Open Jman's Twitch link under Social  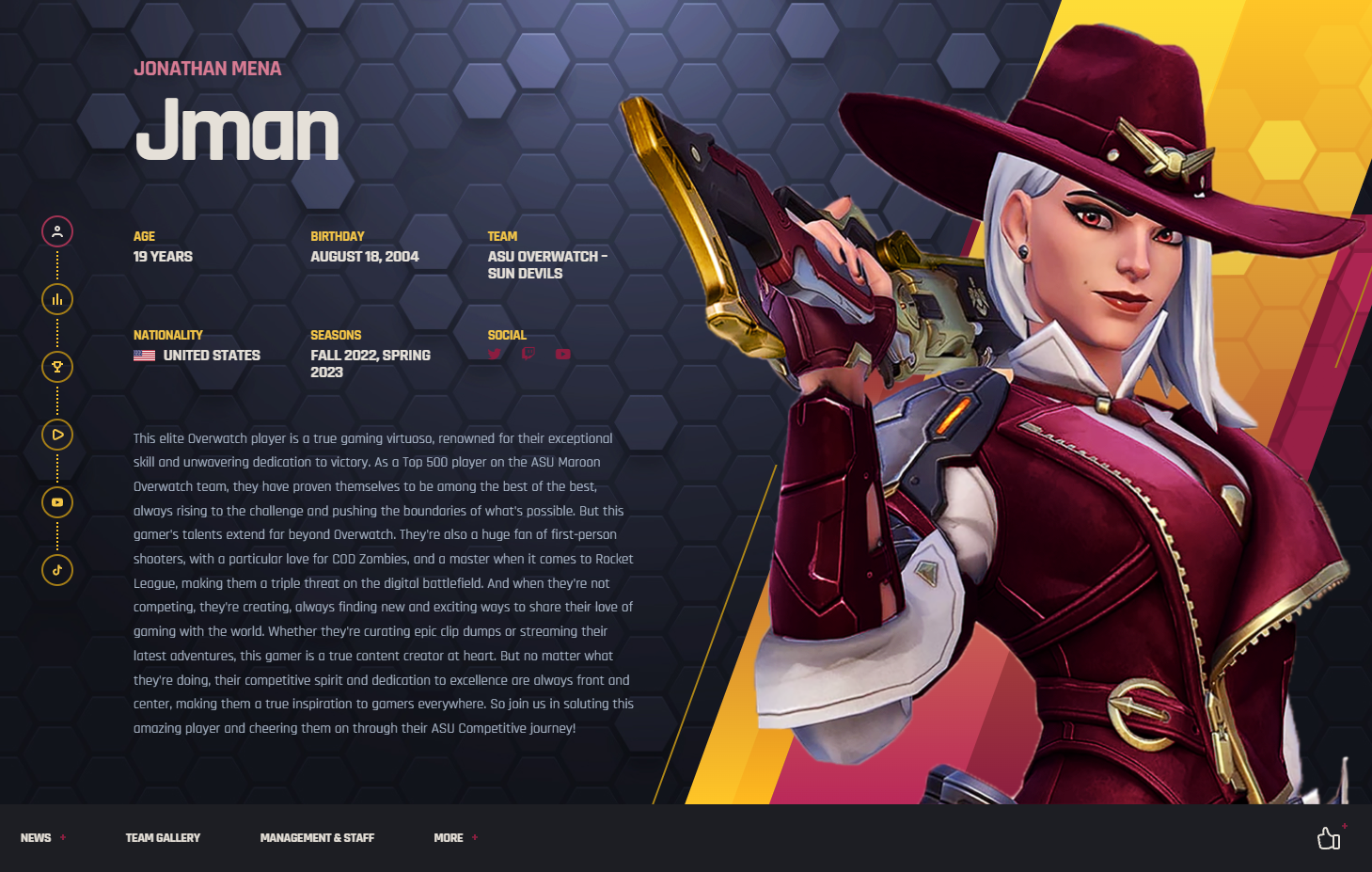[528, 354]
